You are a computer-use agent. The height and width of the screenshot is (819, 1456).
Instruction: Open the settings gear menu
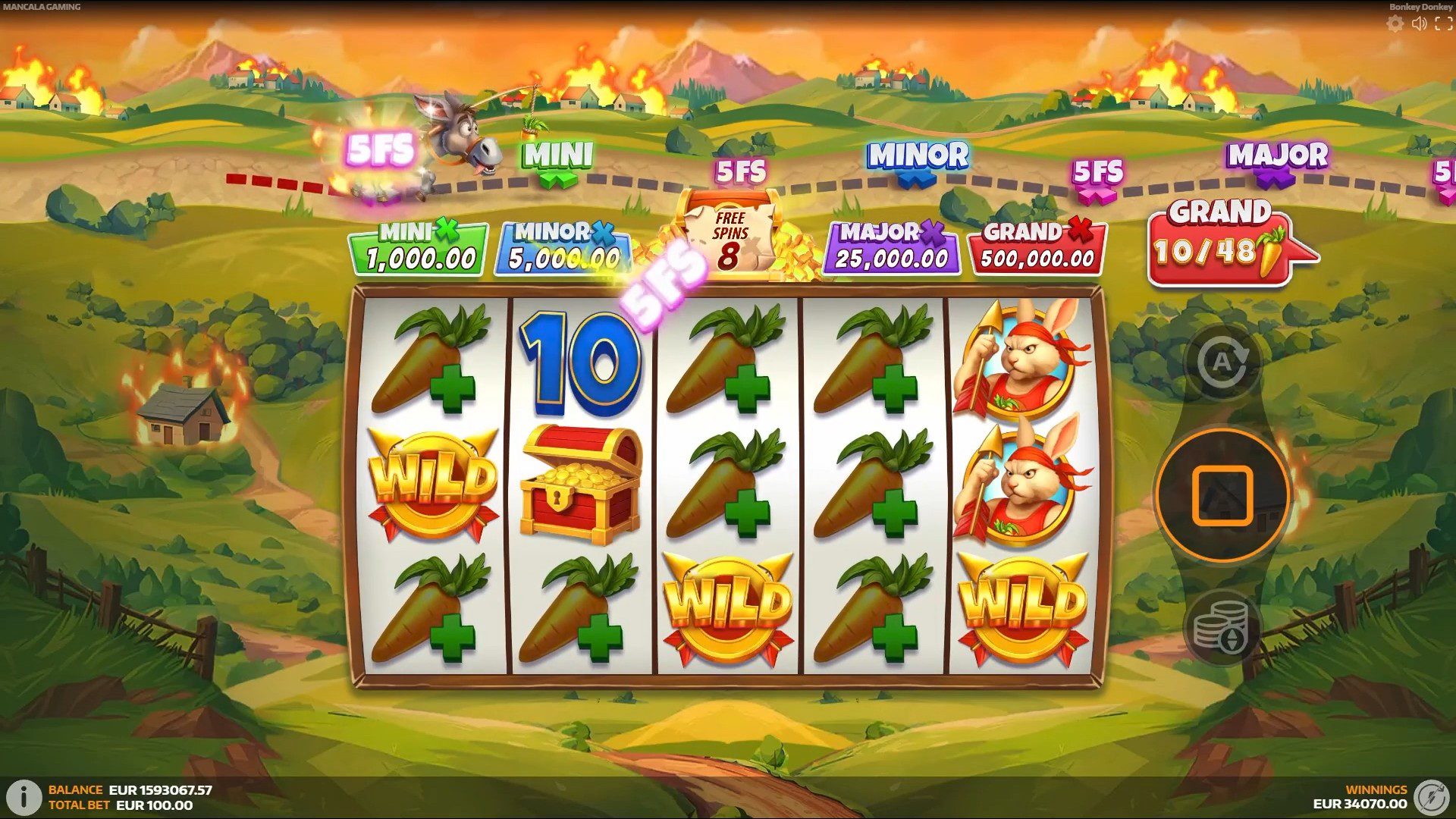point(1395,24)
